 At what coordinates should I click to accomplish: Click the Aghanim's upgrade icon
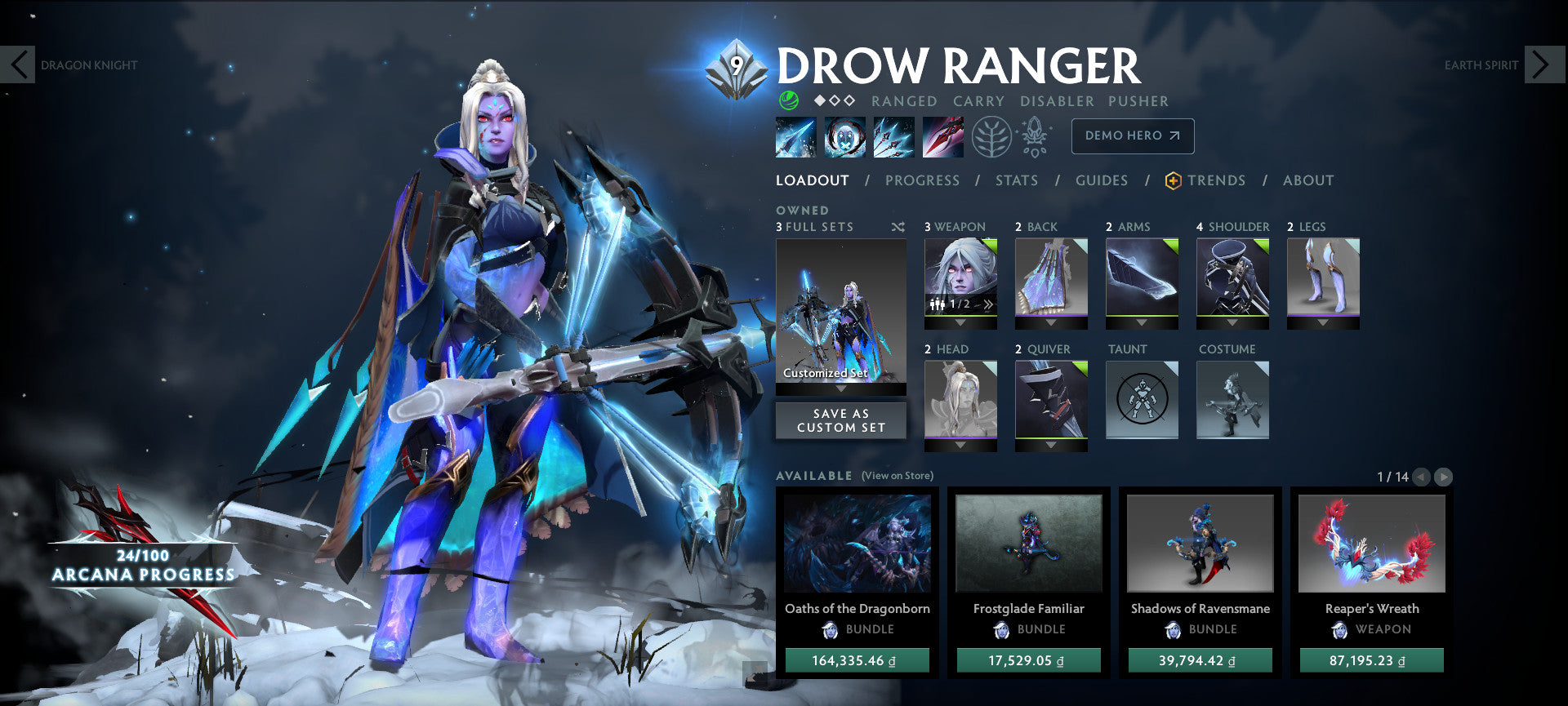1033,136
